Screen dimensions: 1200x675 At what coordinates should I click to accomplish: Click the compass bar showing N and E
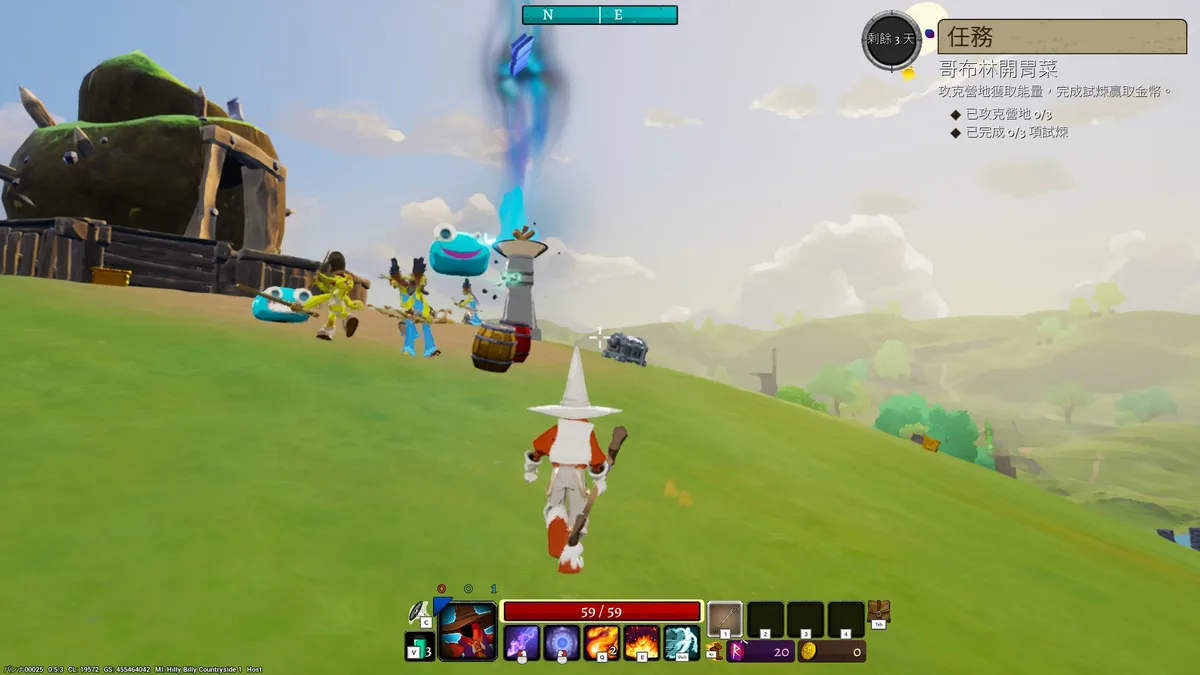click(x=599, y=15)
